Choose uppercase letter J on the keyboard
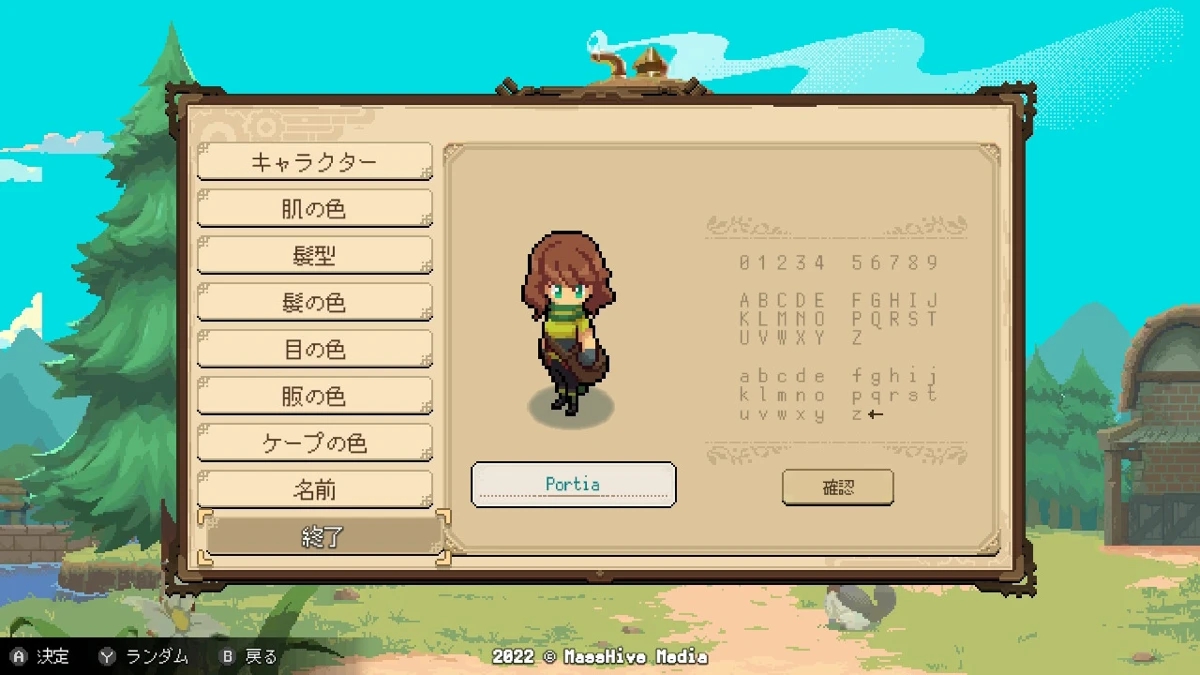Image resolution: width=1200 pixels, height=675 pixels. pos(933,301)
